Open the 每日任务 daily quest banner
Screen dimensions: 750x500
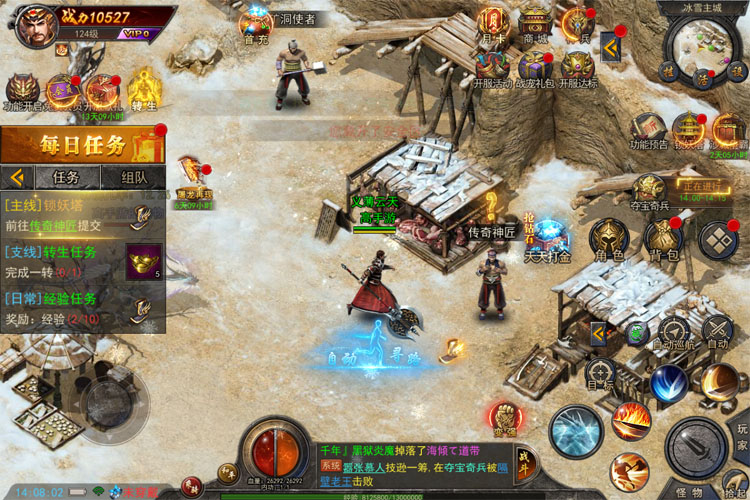pos(82,146)
